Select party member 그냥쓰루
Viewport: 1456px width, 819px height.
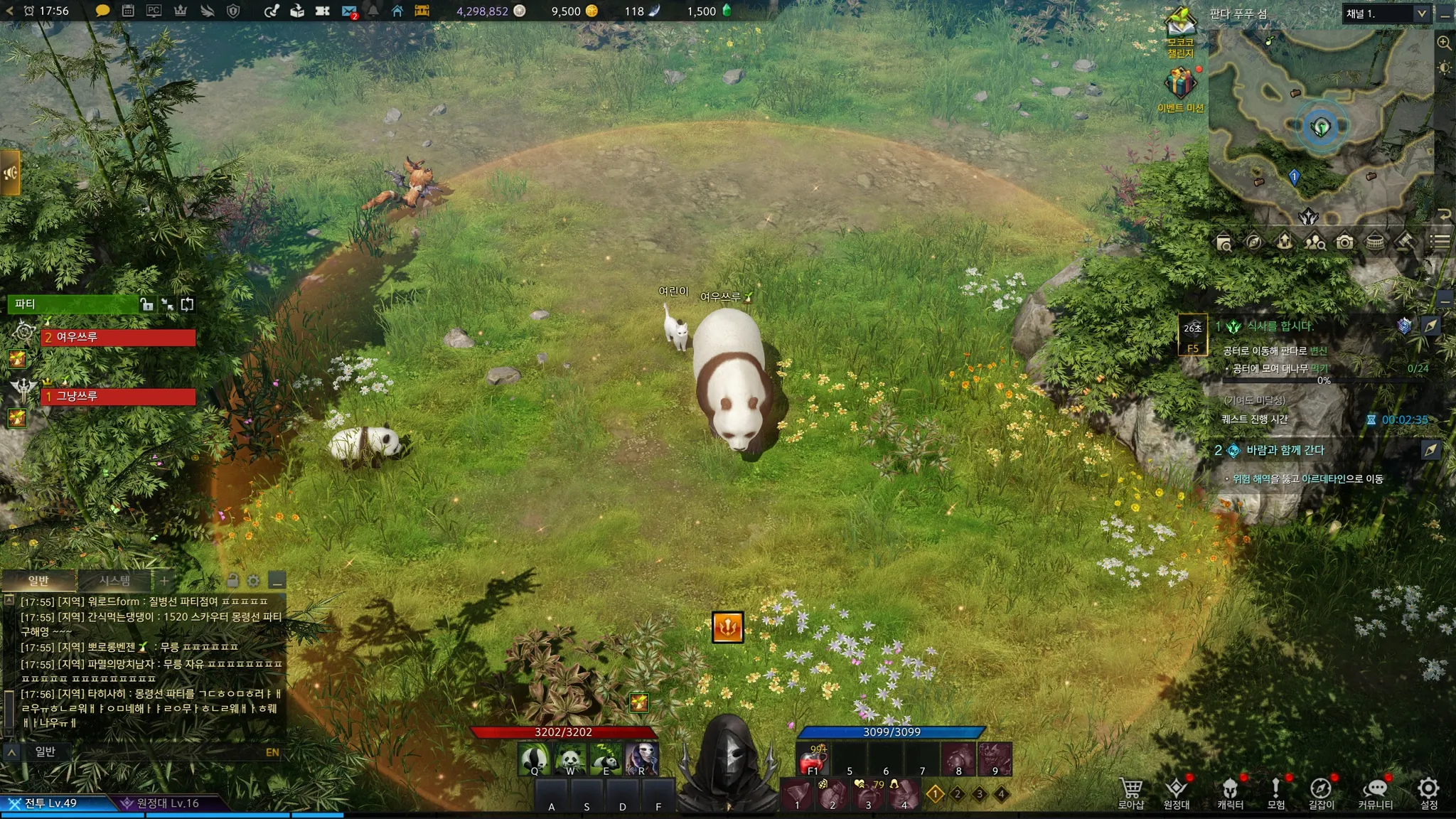click(x=118, y=396)
